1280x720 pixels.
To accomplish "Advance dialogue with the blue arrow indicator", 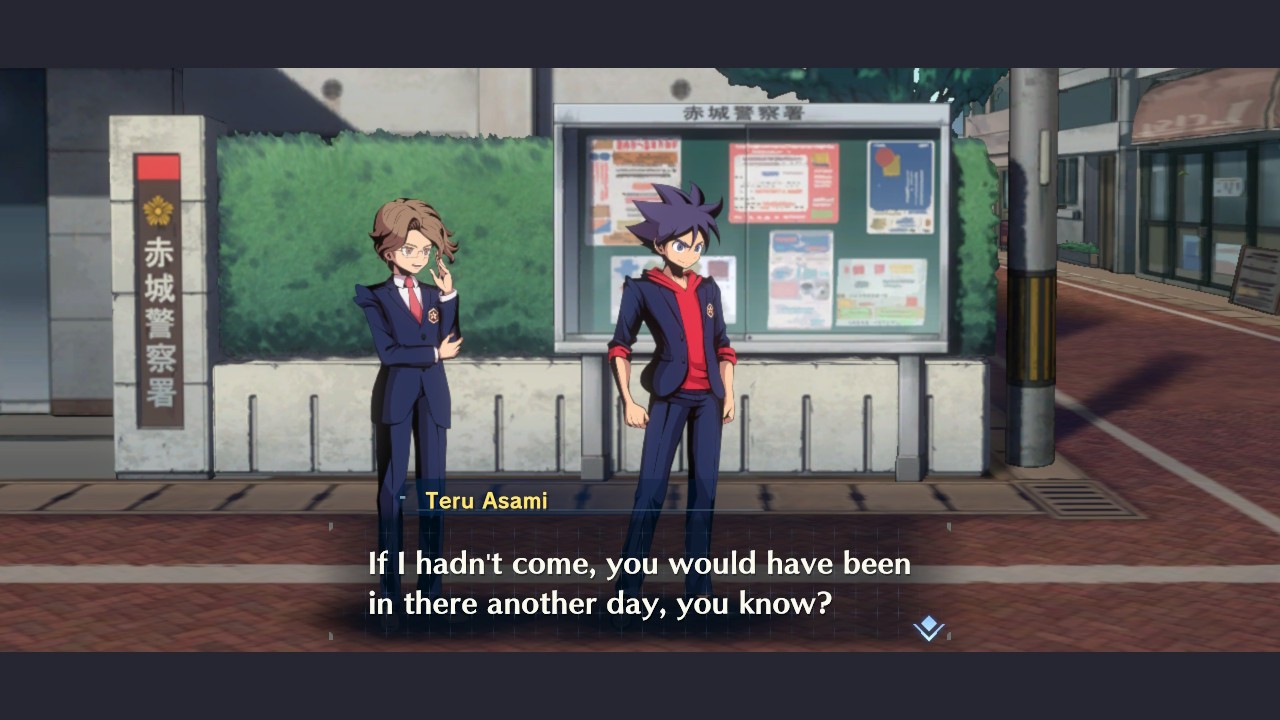I will coord(928,628).
